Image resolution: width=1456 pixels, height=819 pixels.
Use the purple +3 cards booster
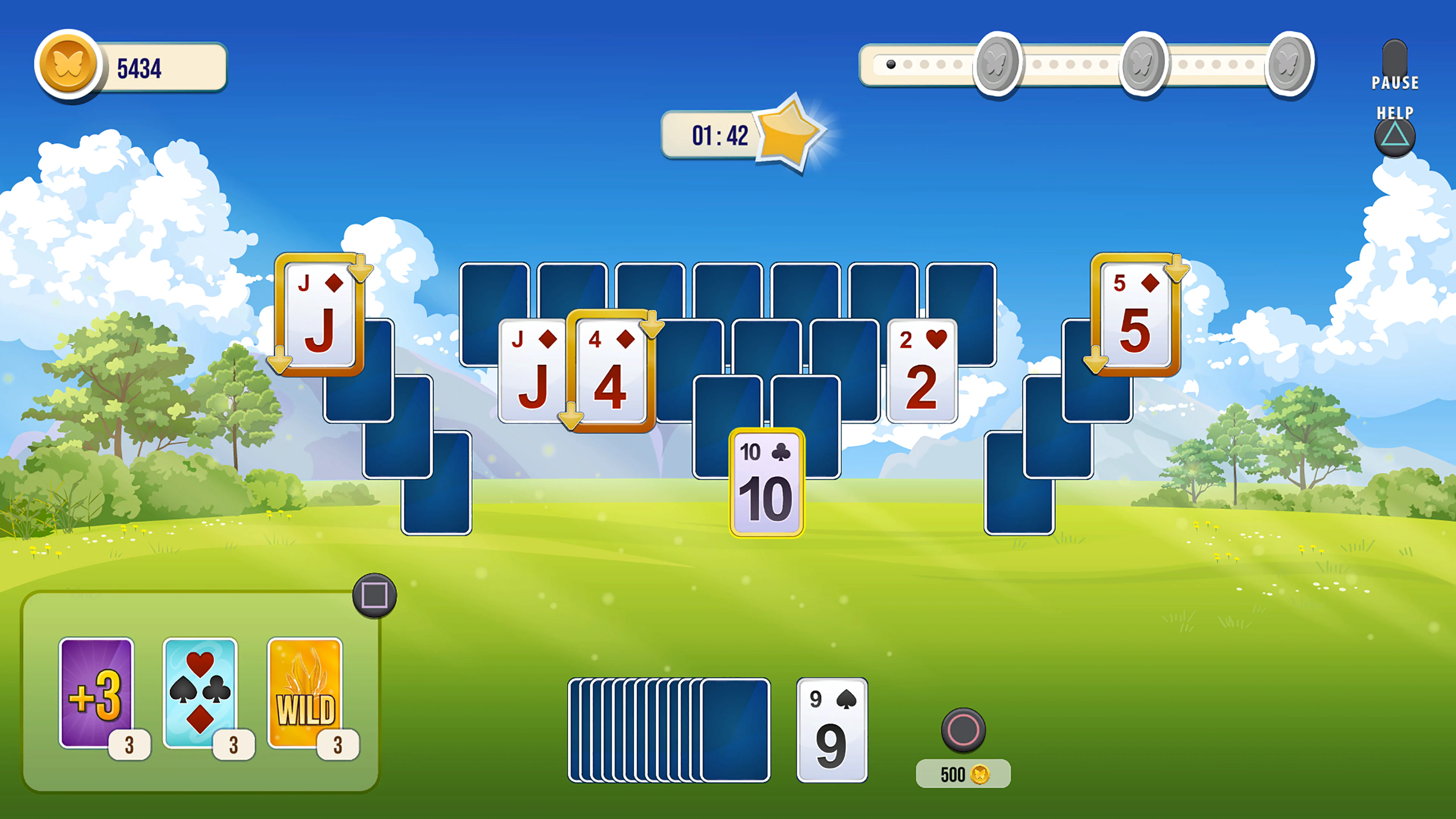click(x=96, y=693)
